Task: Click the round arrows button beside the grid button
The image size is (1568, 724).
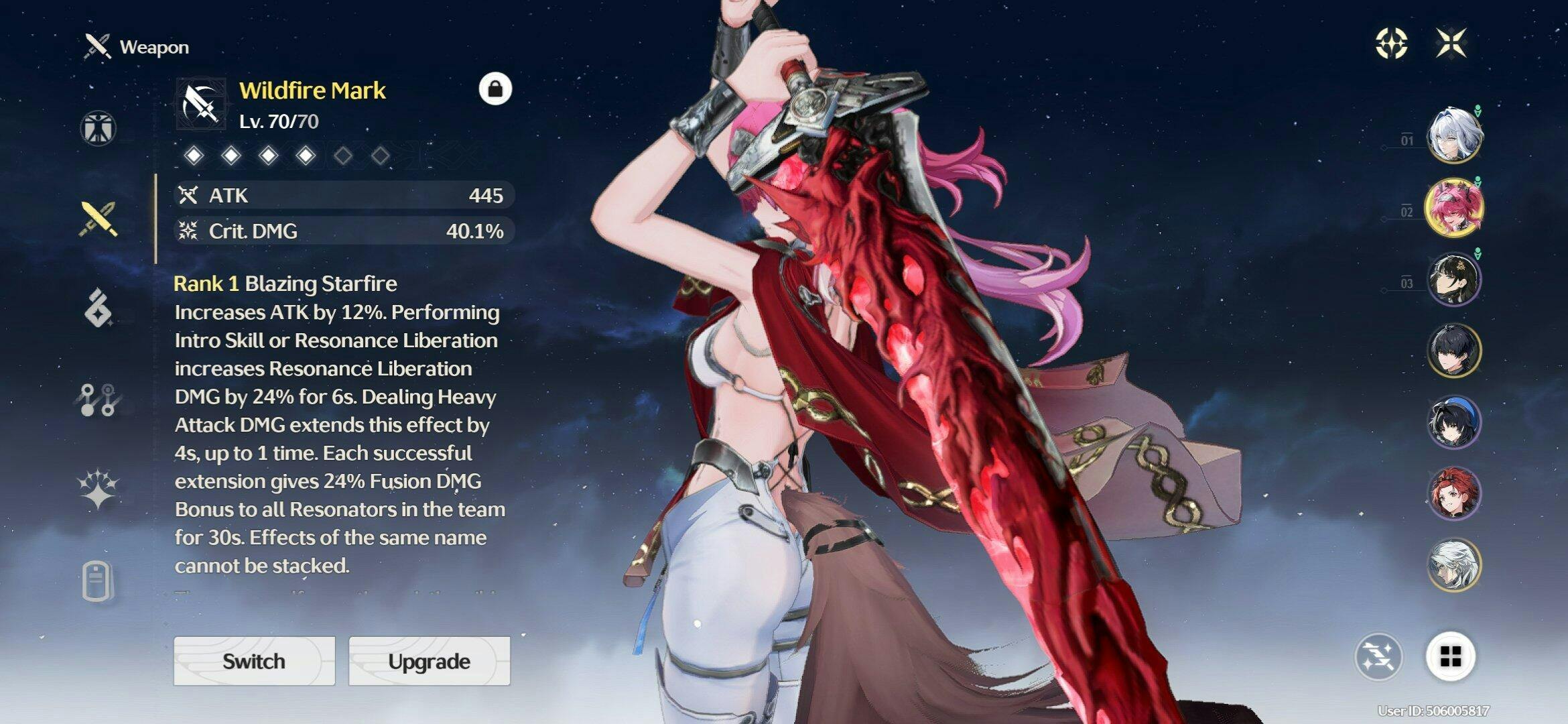Action: (1378, 657)
